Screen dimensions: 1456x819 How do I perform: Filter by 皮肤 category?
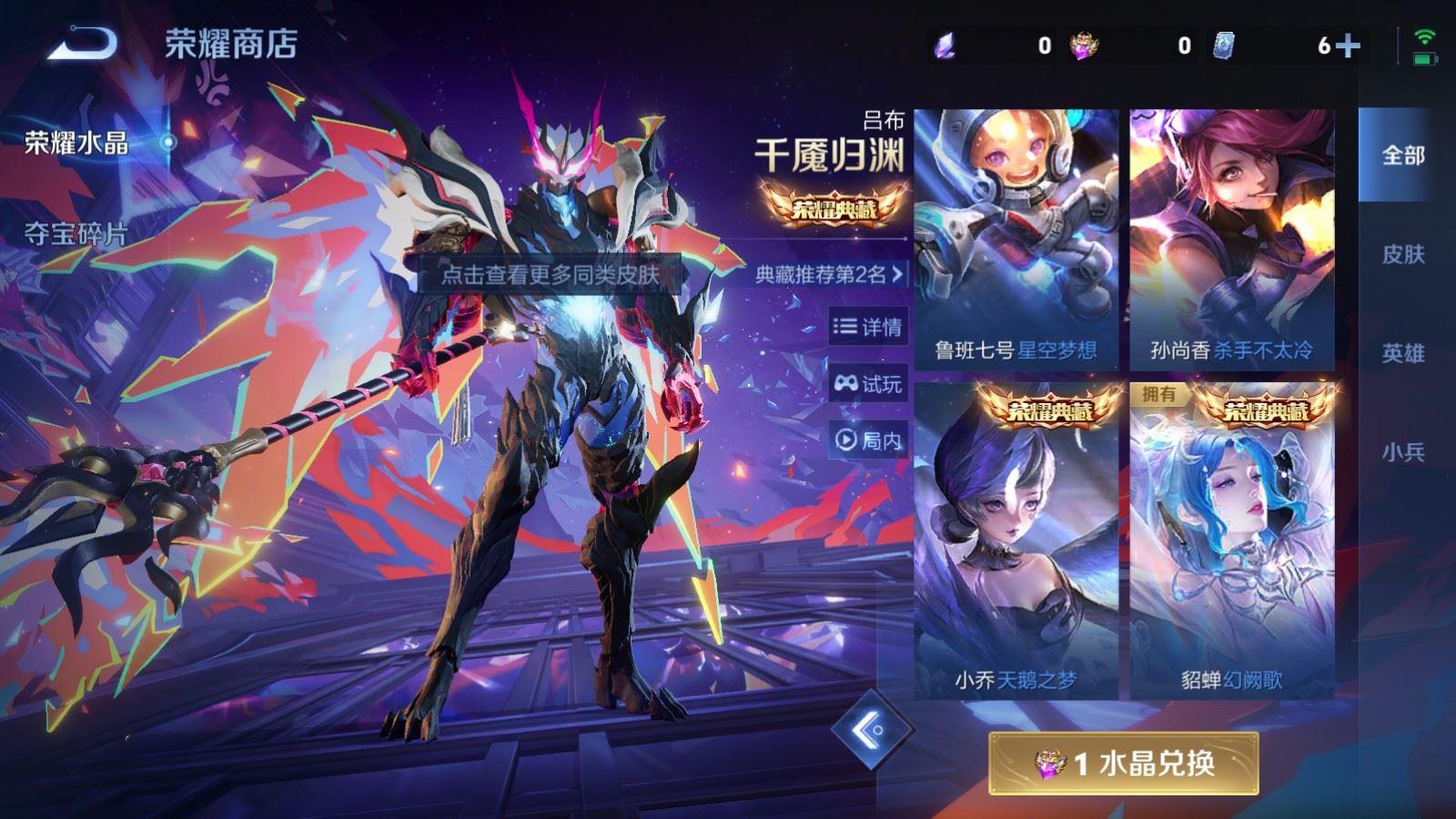(1402, 254)
